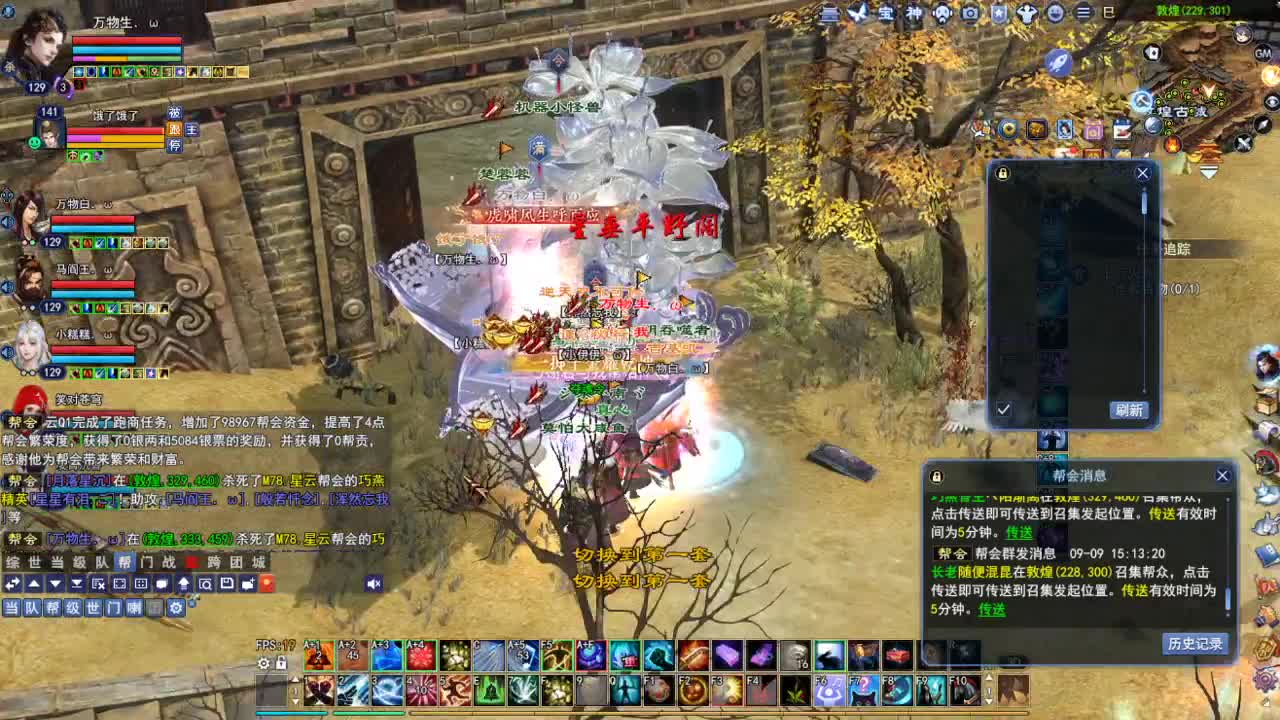Open 历史记录 in the guild message window

tap(1196, 643)
